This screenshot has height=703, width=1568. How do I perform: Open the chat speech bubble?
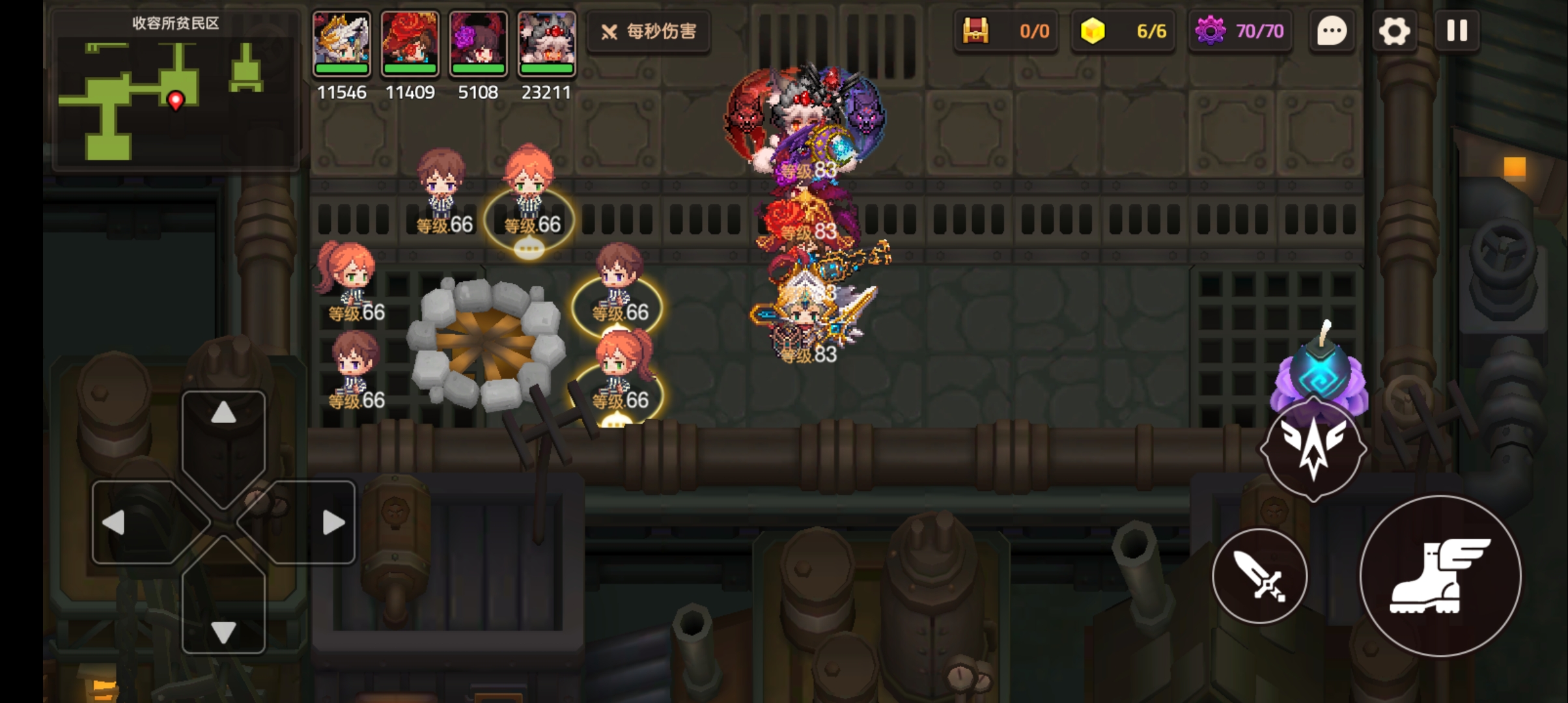[x=1332, y=31]
